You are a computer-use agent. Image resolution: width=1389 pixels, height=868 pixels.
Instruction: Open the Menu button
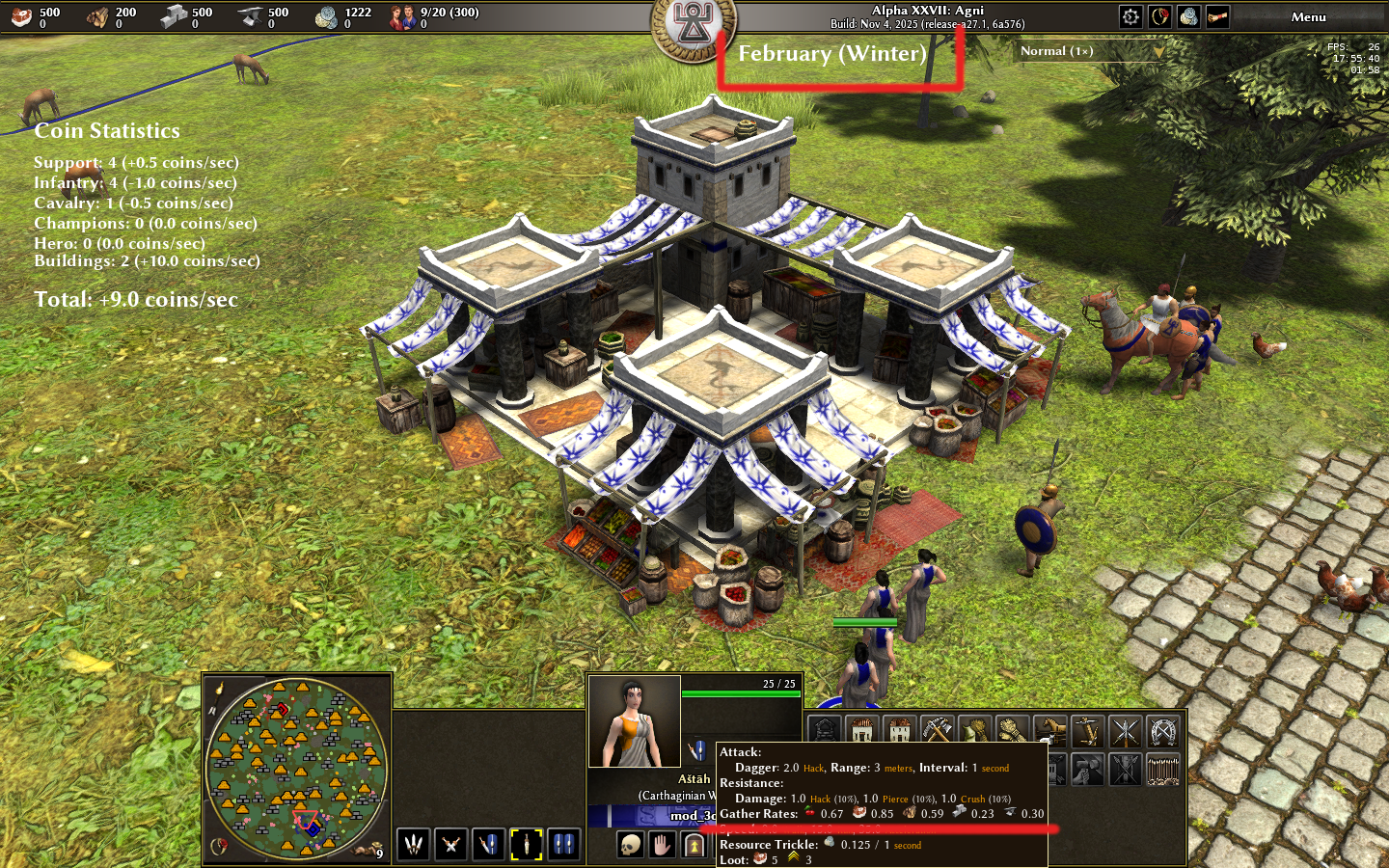click(1308, 16)
